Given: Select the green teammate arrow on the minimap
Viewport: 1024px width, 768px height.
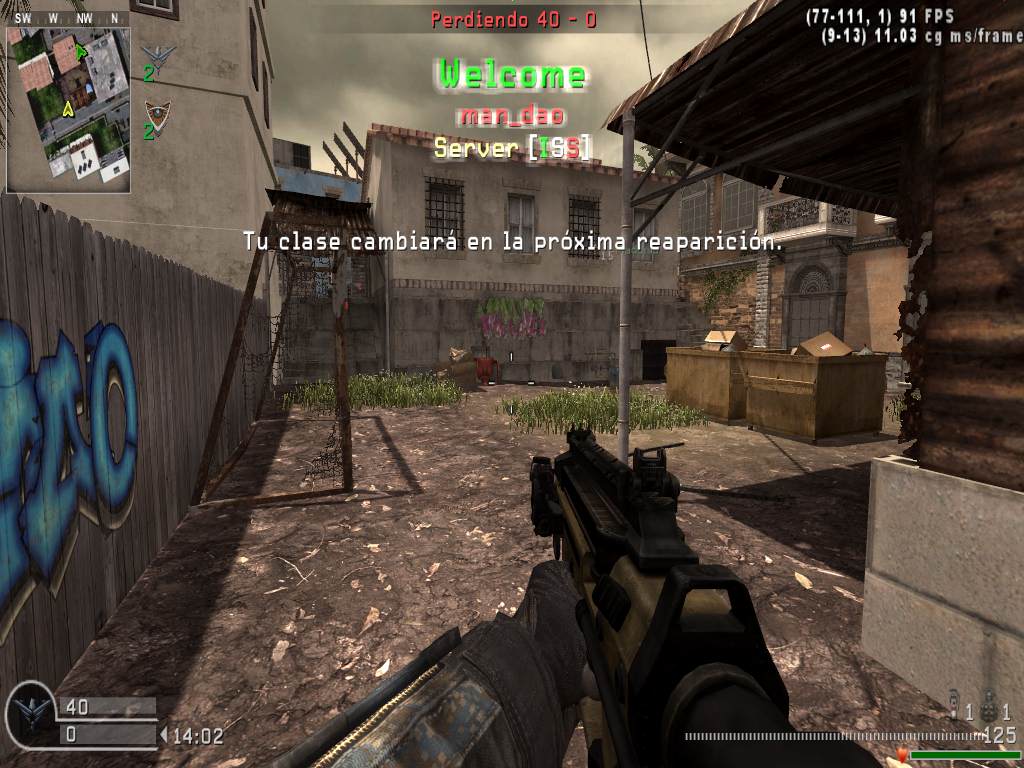Looking at the screenshot, I should [x=82, y=51].
